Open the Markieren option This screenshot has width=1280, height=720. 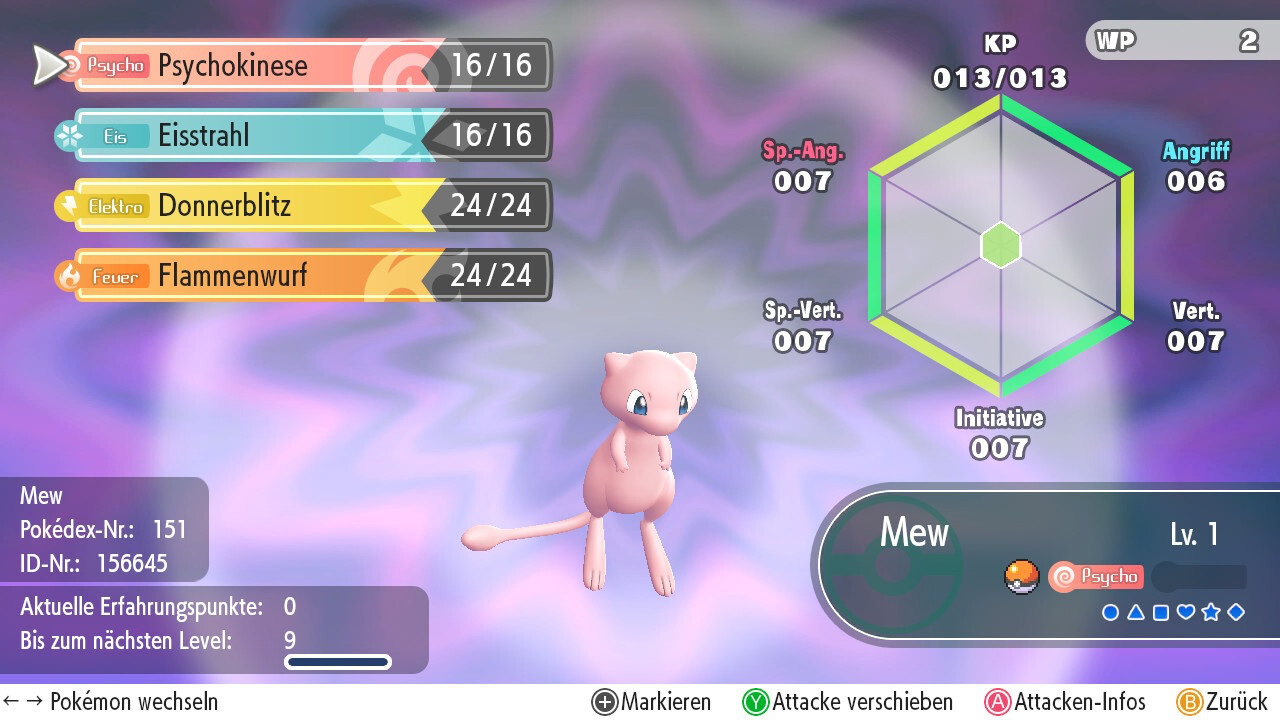click(x=652, y=702)
